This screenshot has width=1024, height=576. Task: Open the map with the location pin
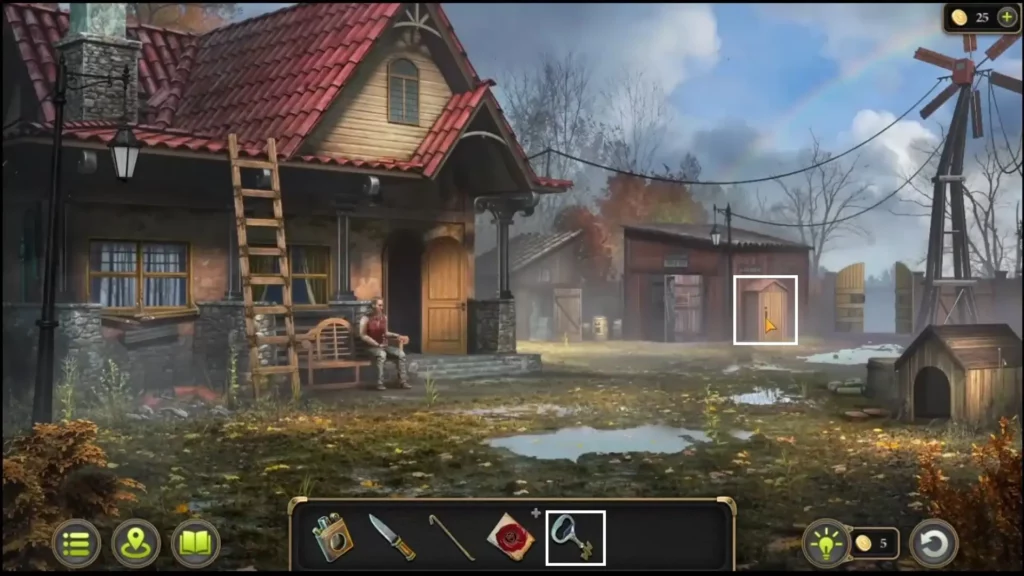136,543
